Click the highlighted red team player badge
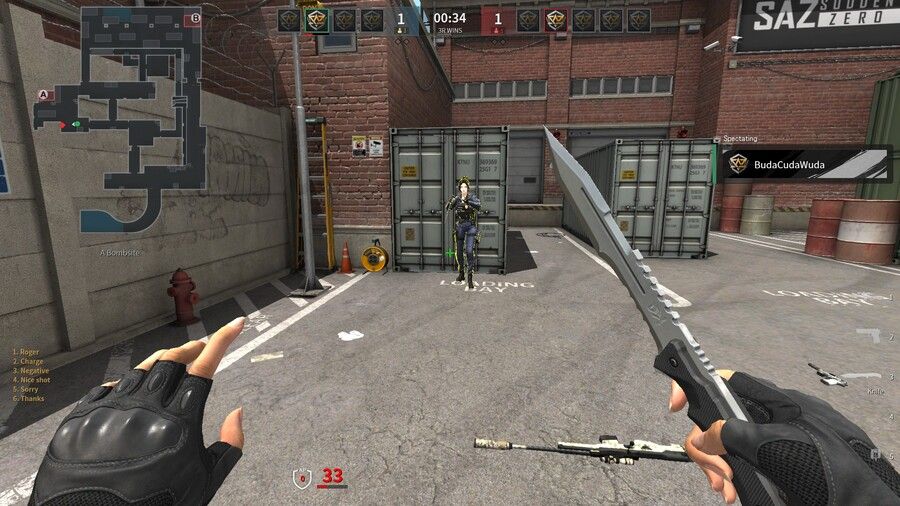Screen dimensions: 900x506 coord(556,19)
